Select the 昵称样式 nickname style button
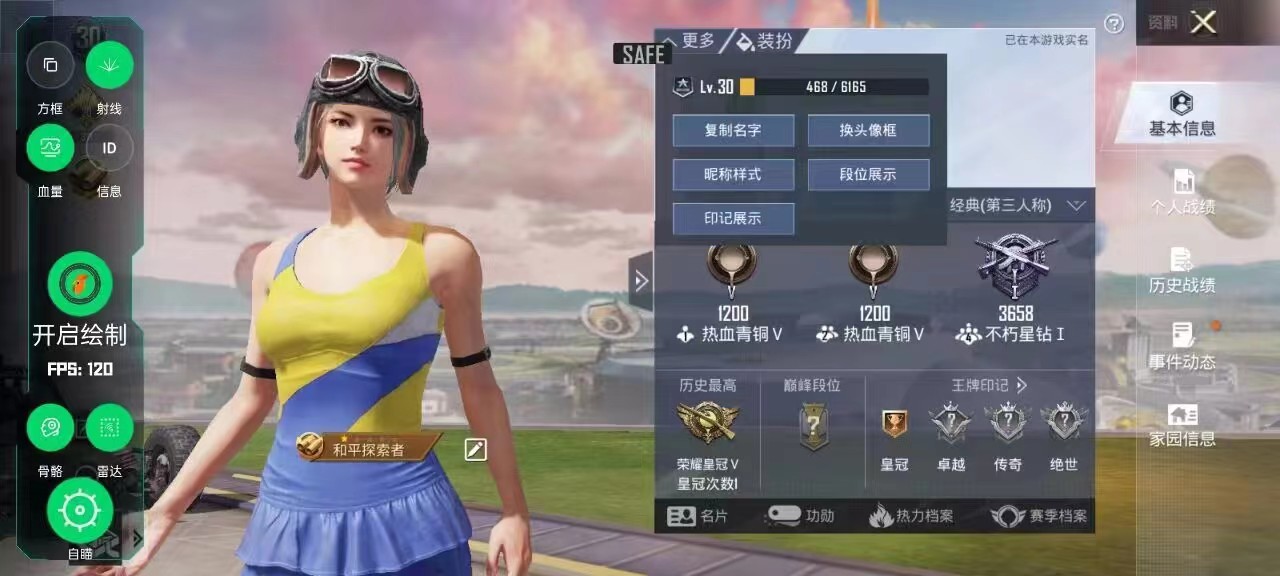 point(733,174)
